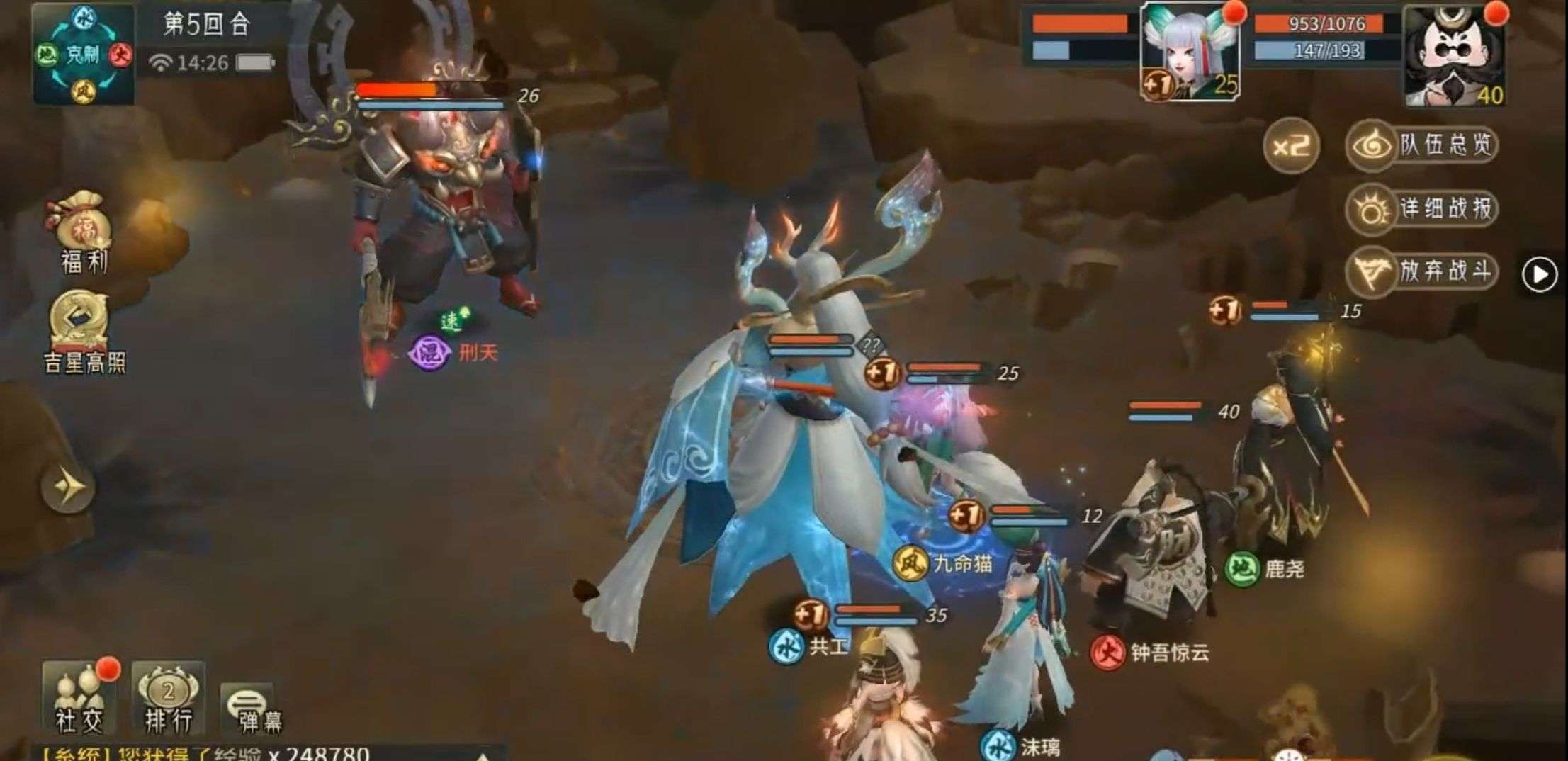View the 排行 ranking board
Viewport: 1568px width, 761px height.
(x=168, y=698)
